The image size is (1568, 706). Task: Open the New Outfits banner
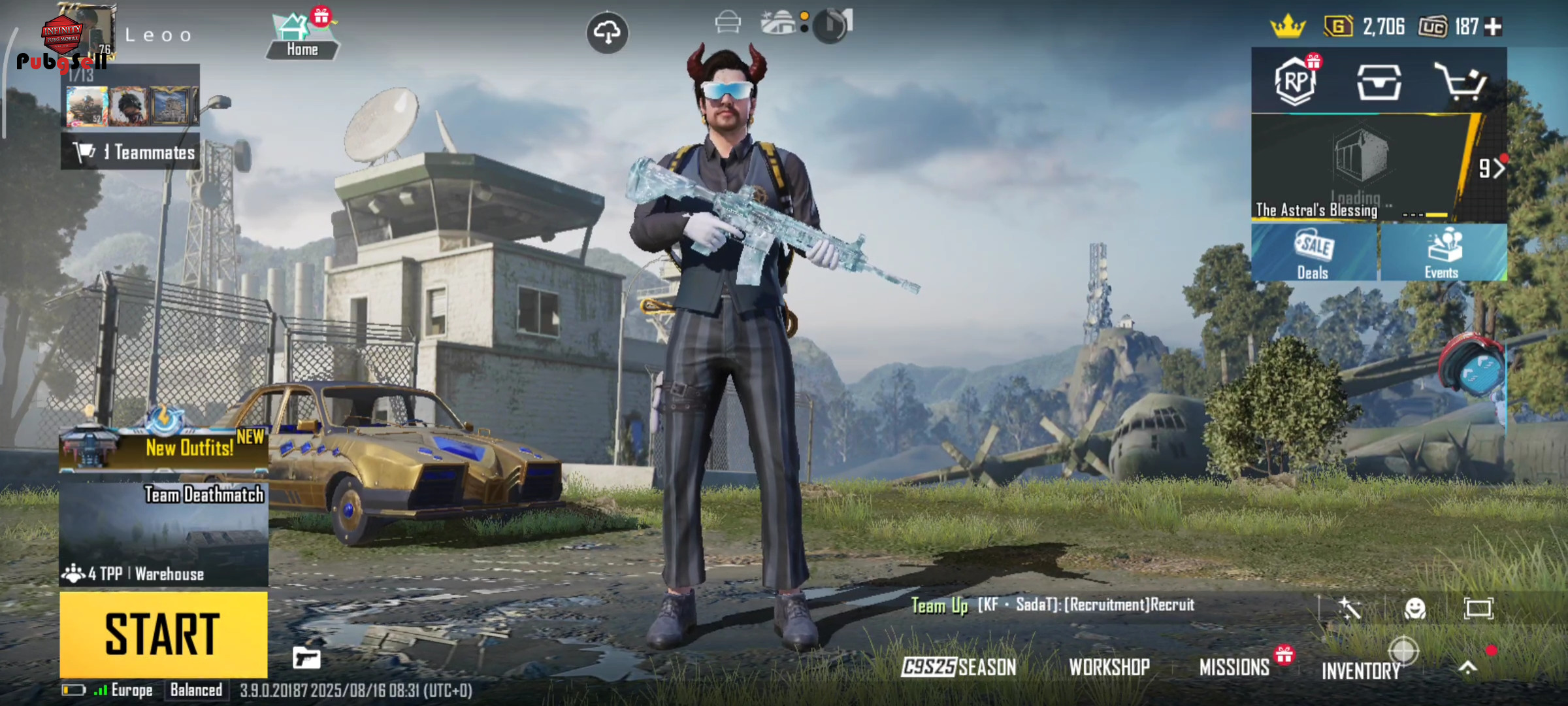[163, 447]
